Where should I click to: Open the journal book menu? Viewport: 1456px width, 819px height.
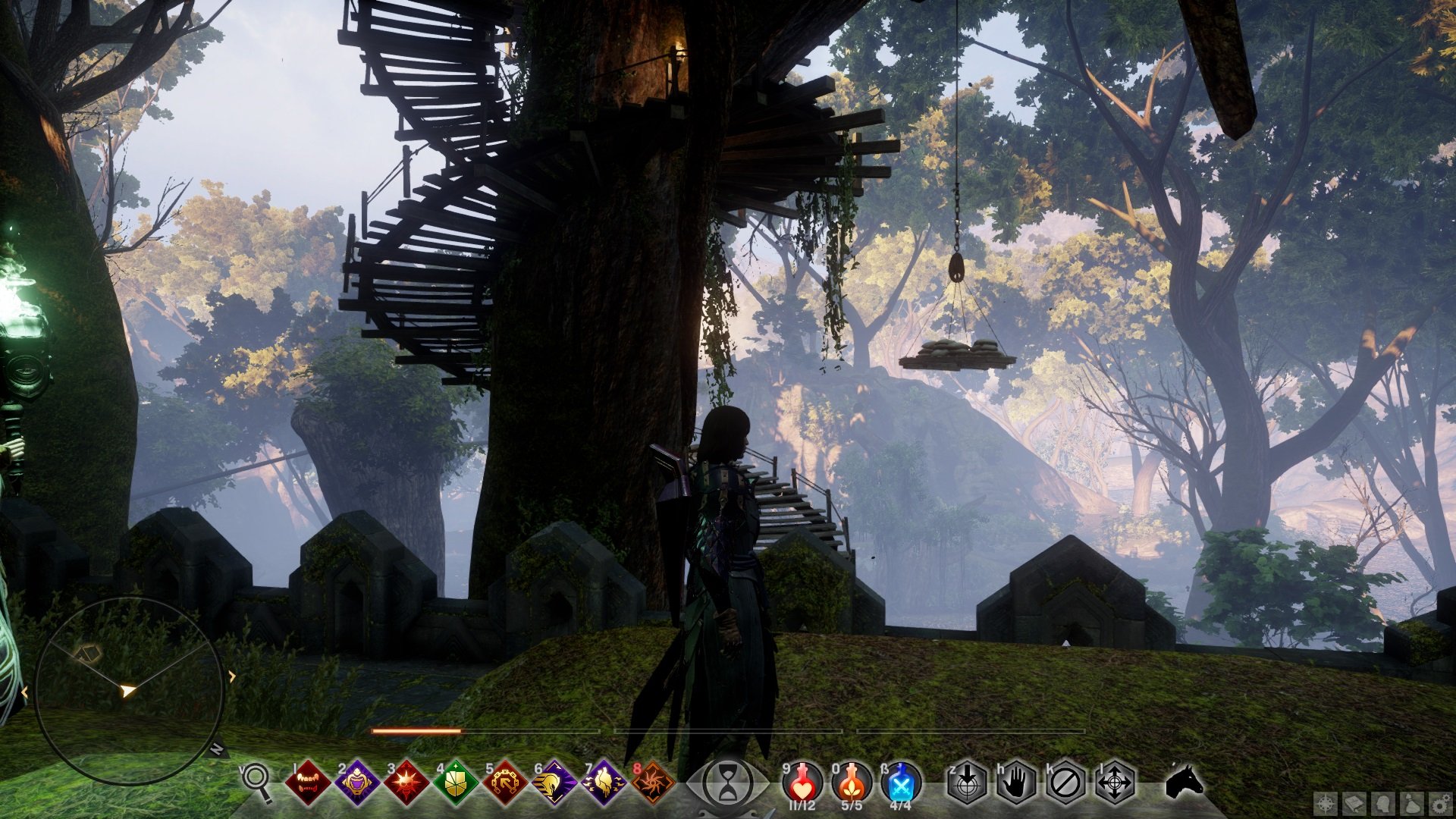[1354, 803]
